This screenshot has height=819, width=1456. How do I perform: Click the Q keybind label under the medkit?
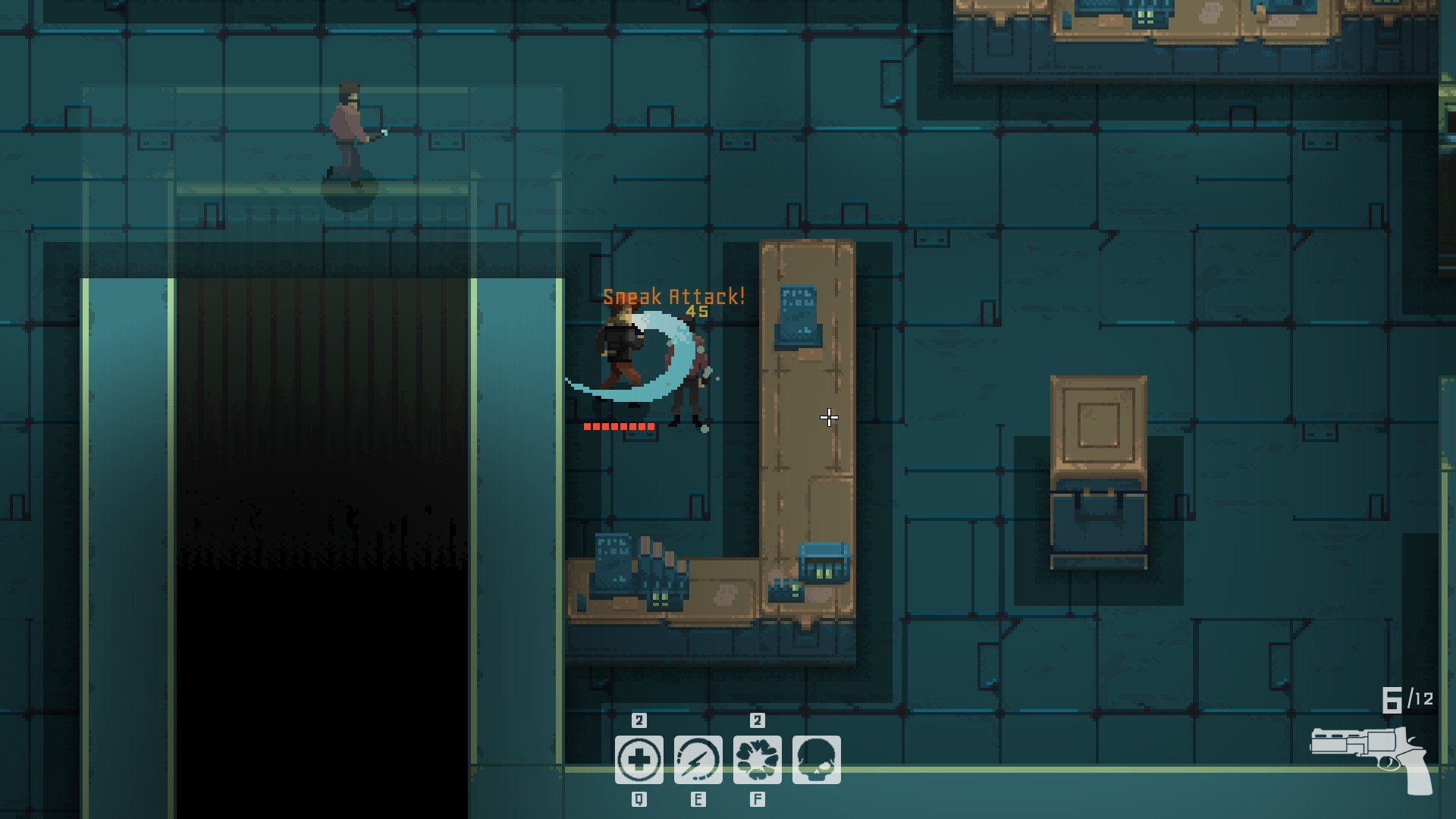(641, 798)
